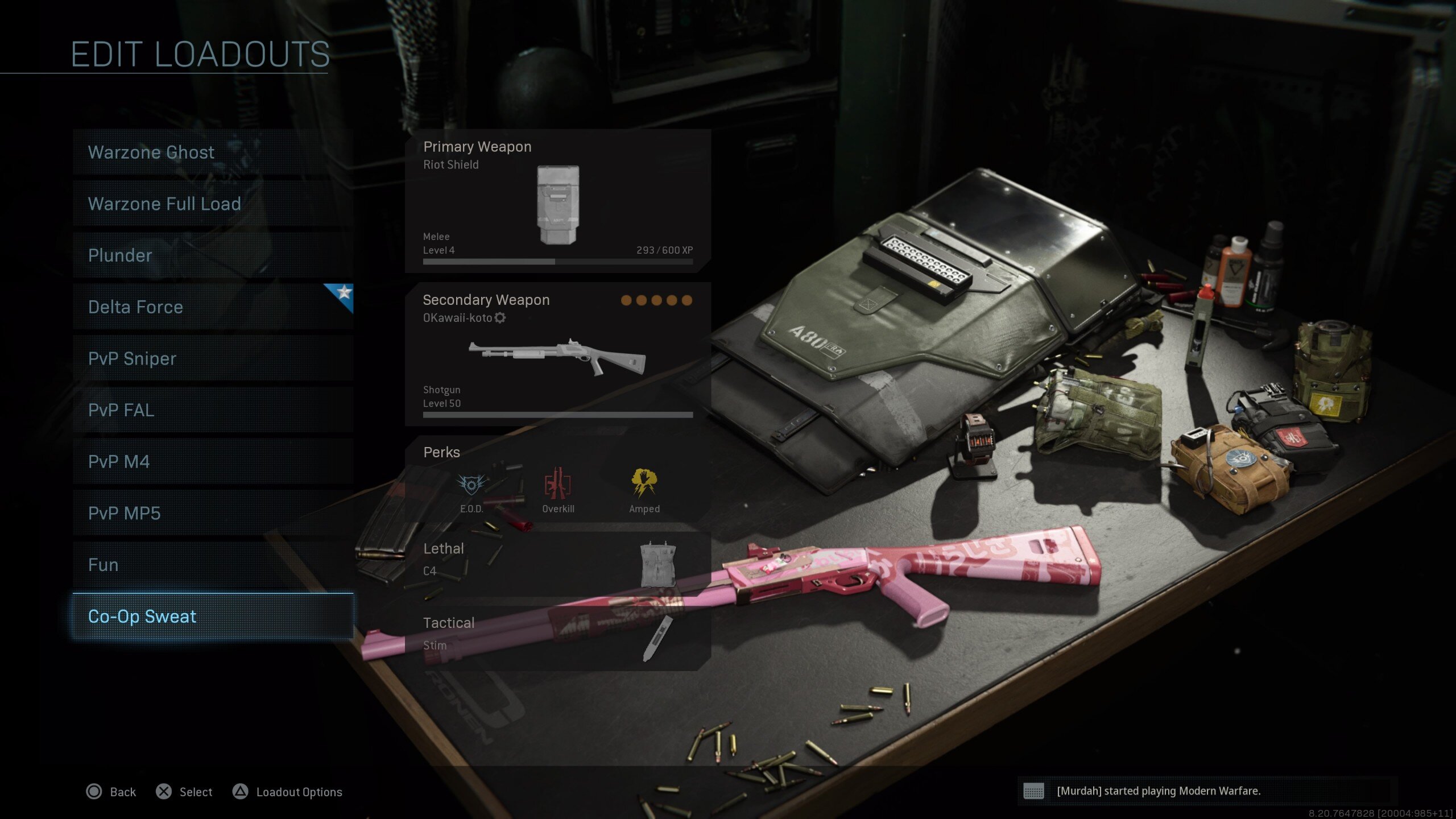
Task: Open the PvP M4 loadout
Action: (x=213, y=461)
